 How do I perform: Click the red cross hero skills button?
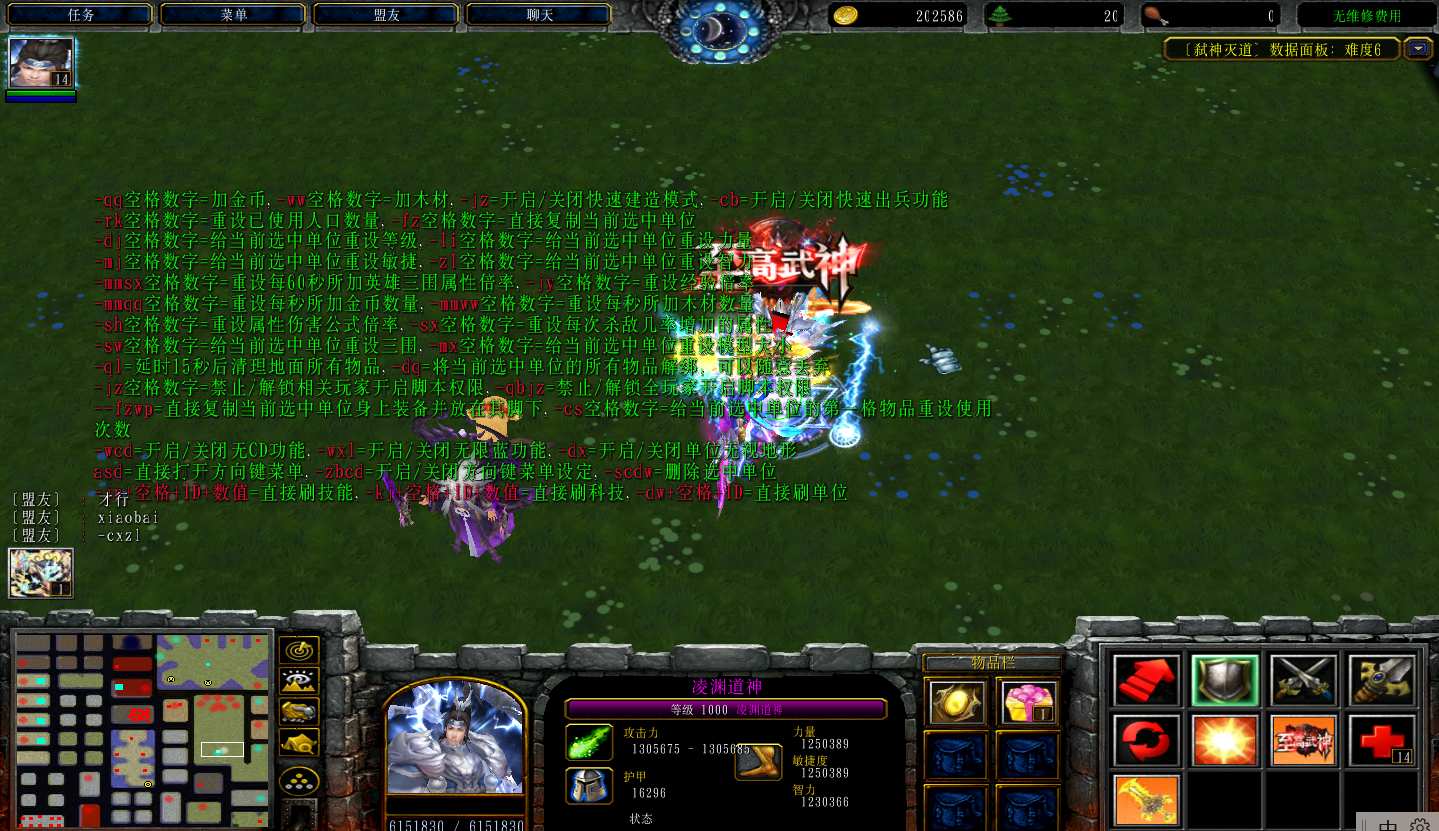point(1382,741)
